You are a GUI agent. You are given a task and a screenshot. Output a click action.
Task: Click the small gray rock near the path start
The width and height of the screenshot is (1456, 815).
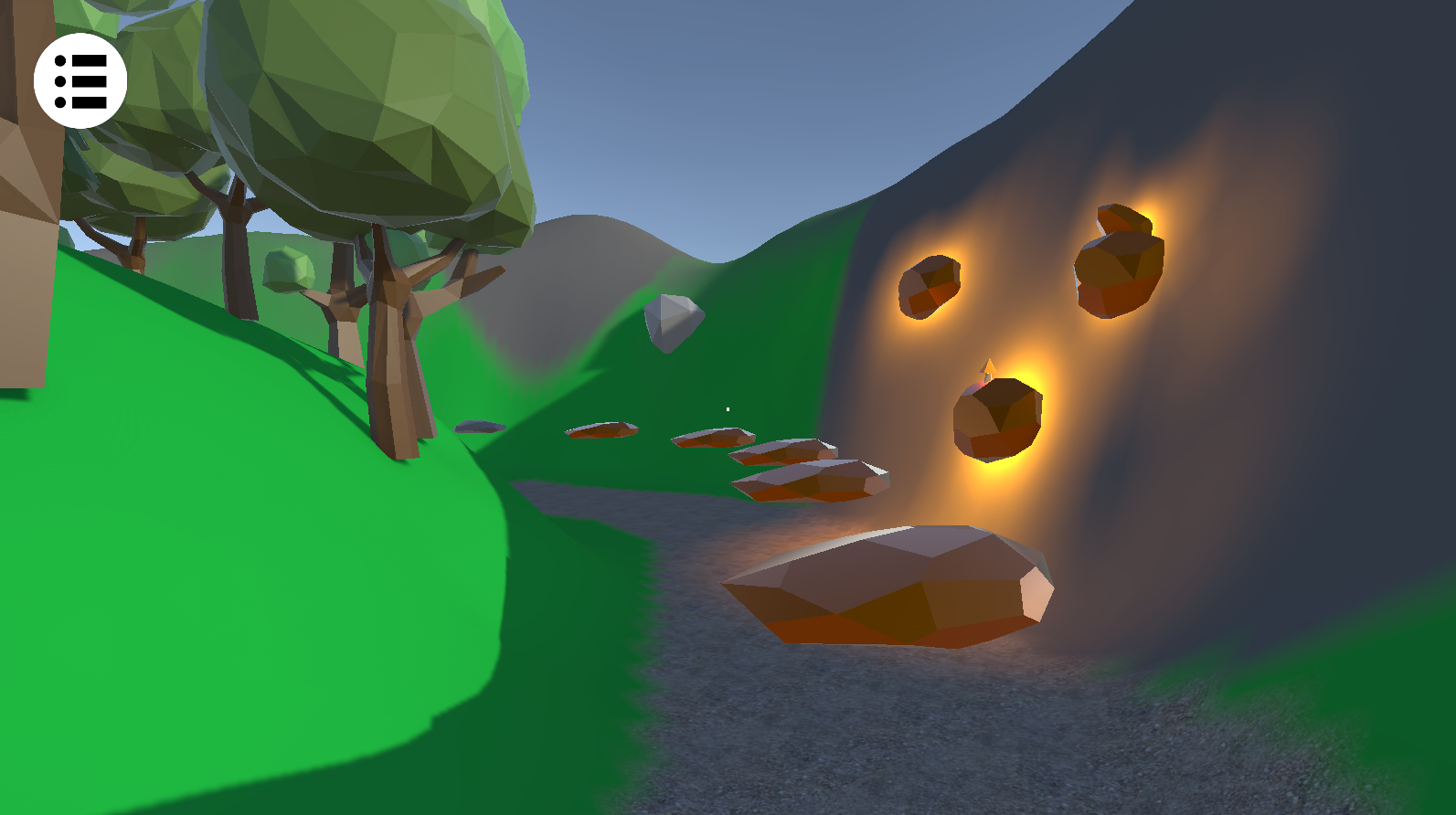[x=480, y=425]
